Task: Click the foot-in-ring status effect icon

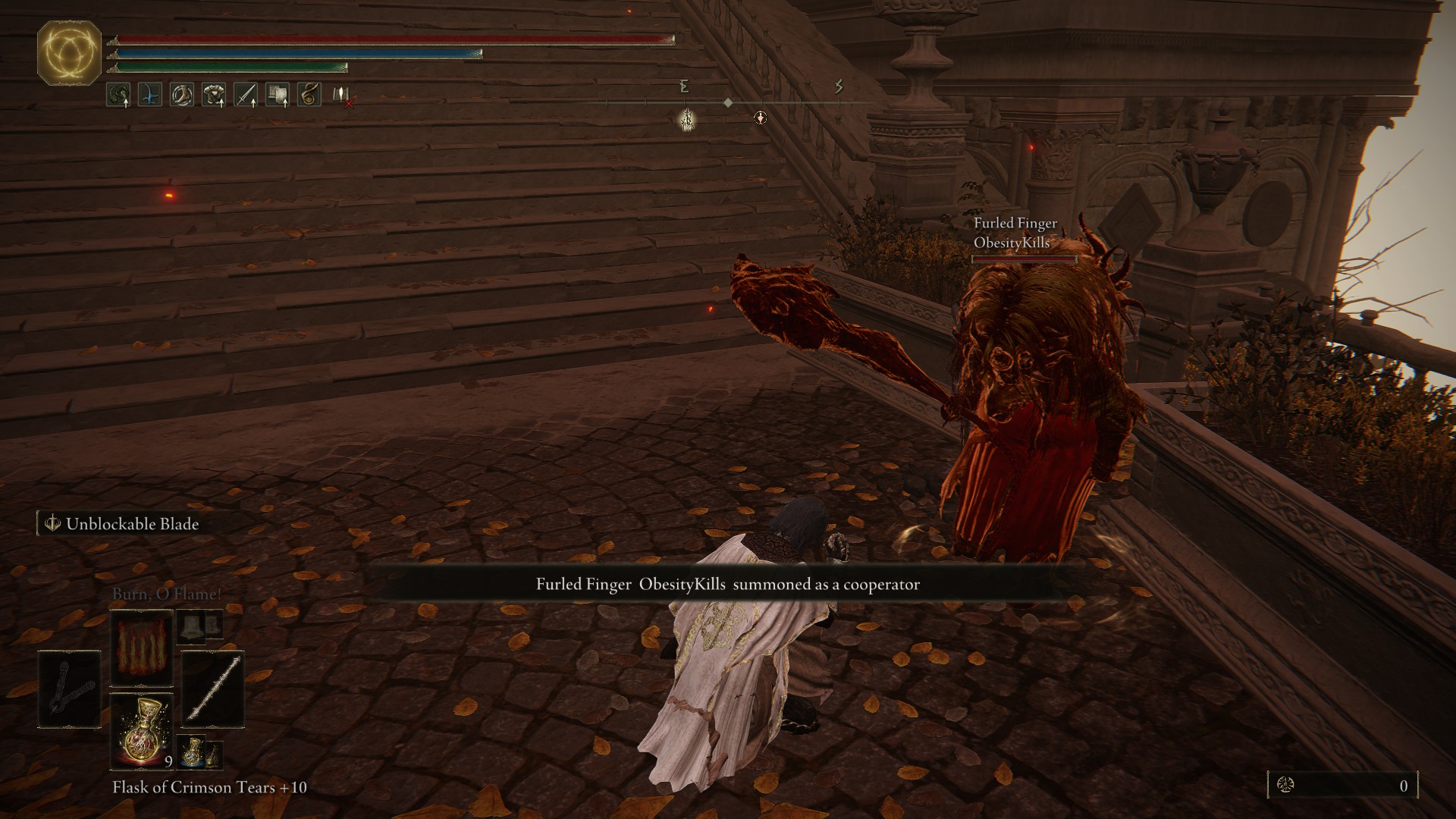Action: (181, 95)
